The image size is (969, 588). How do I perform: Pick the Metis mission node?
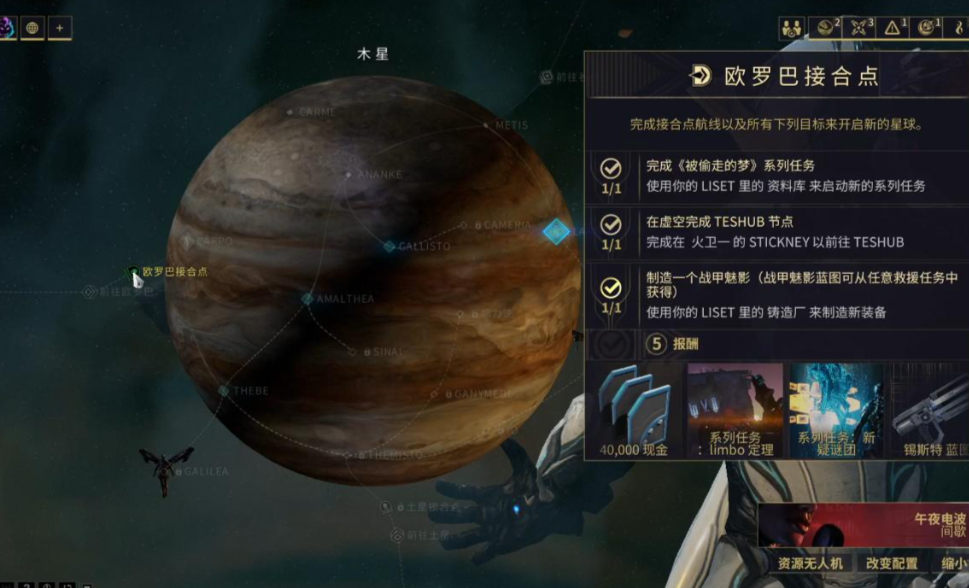pyautogui.click(x=488, y=126)
